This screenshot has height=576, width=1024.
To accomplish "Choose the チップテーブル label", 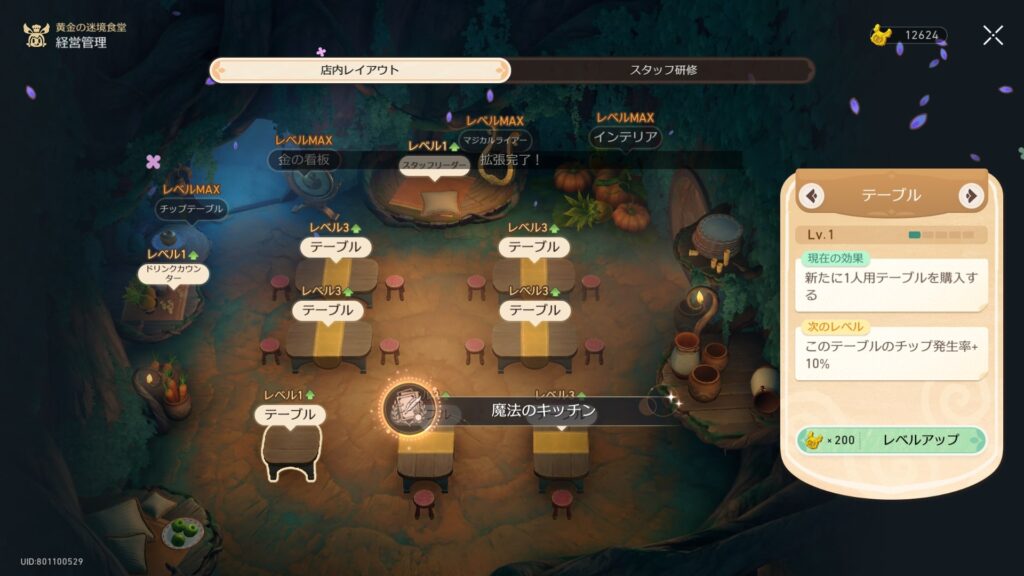I will (x=192, y=209).
